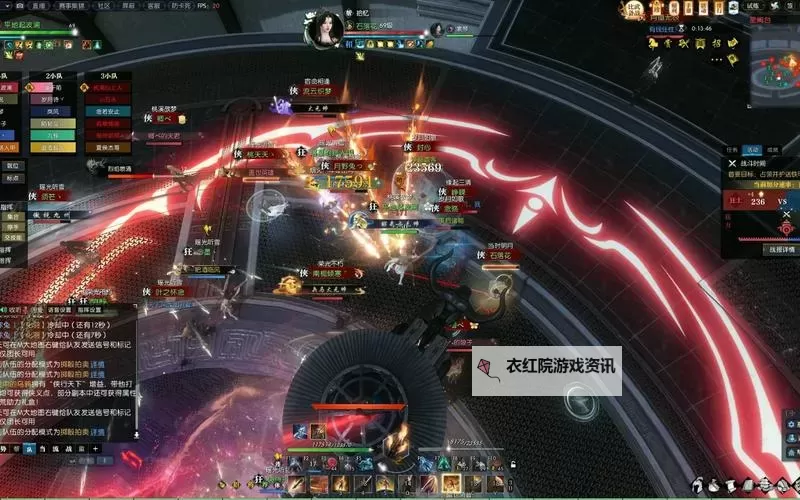Viewport: 800px width, 500px height.
Task: Open the 试炼 button near minimap
Action: coord(753,5)
